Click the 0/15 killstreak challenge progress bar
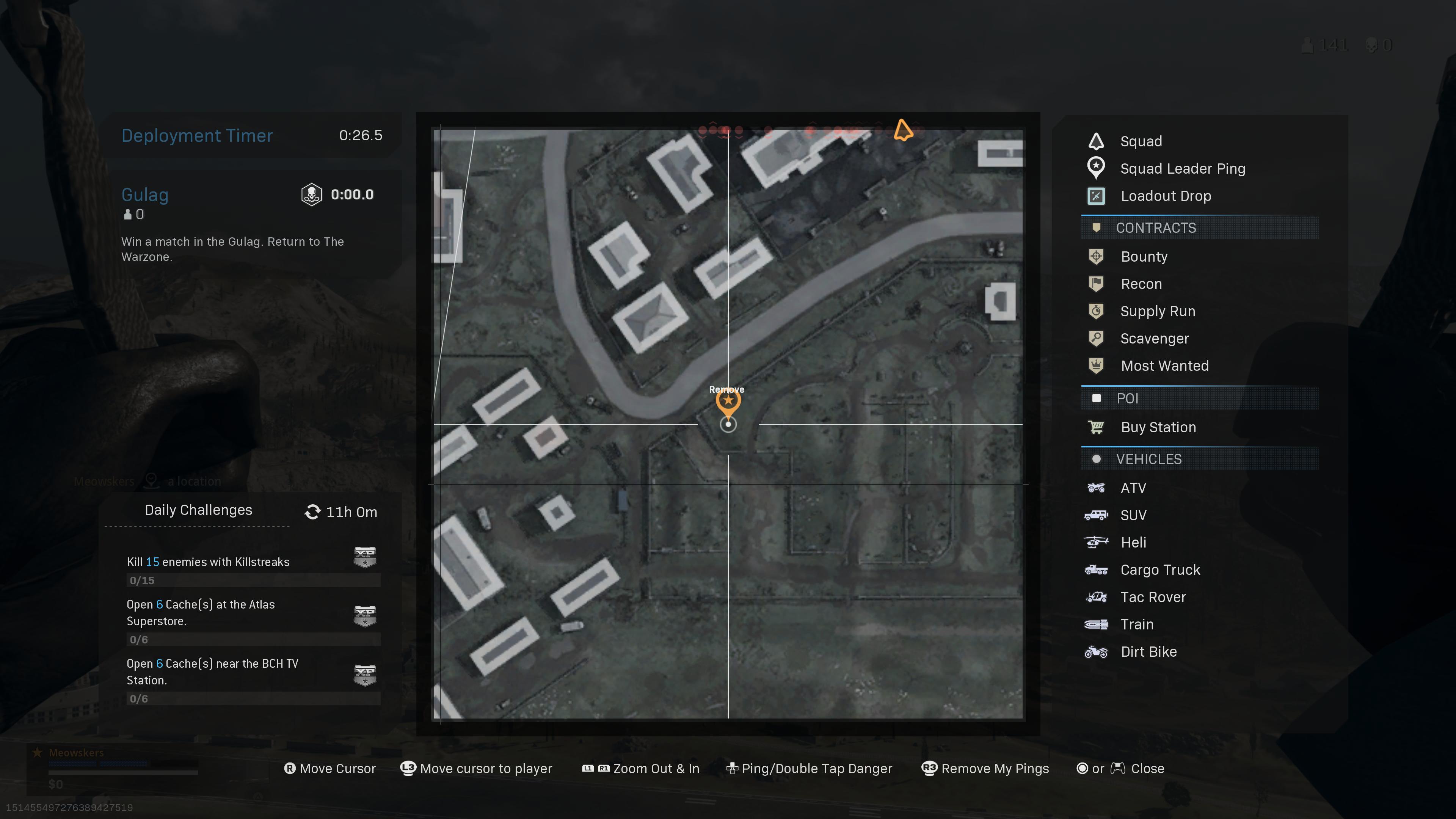Image resolution: width=1456 pixels, height=819 pixels. (x=253, y=581)
